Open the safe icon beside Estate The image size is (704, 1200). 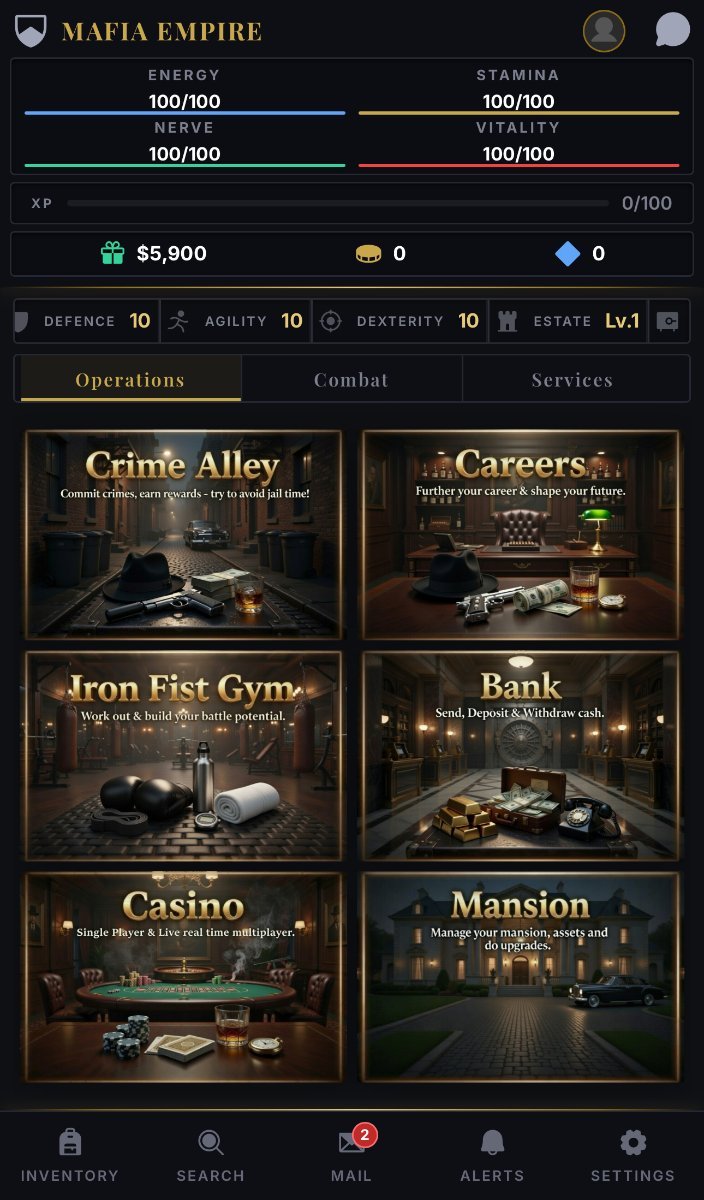pyautogui.click(x=668, y=321)
